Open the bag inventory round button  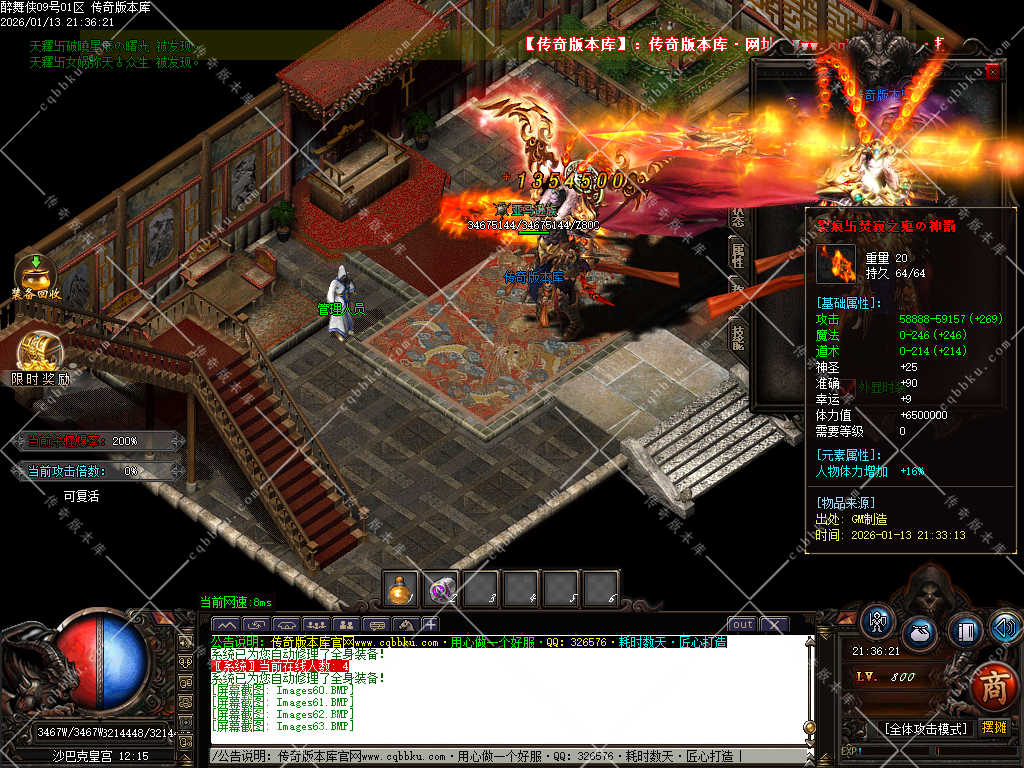tap(920, 632)
